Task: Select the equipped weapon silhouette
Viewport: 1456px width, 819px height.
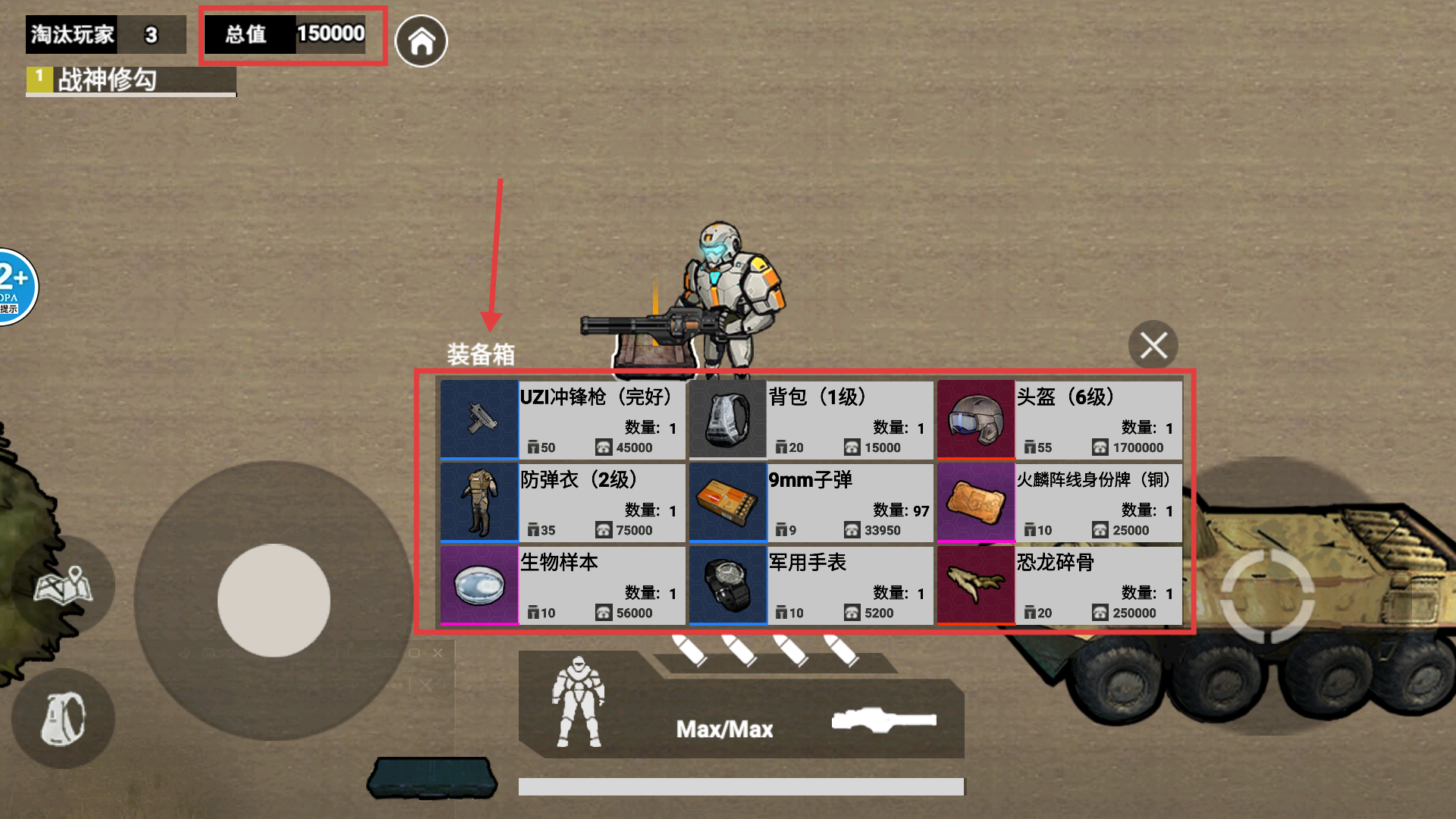Action: (883, 720)
